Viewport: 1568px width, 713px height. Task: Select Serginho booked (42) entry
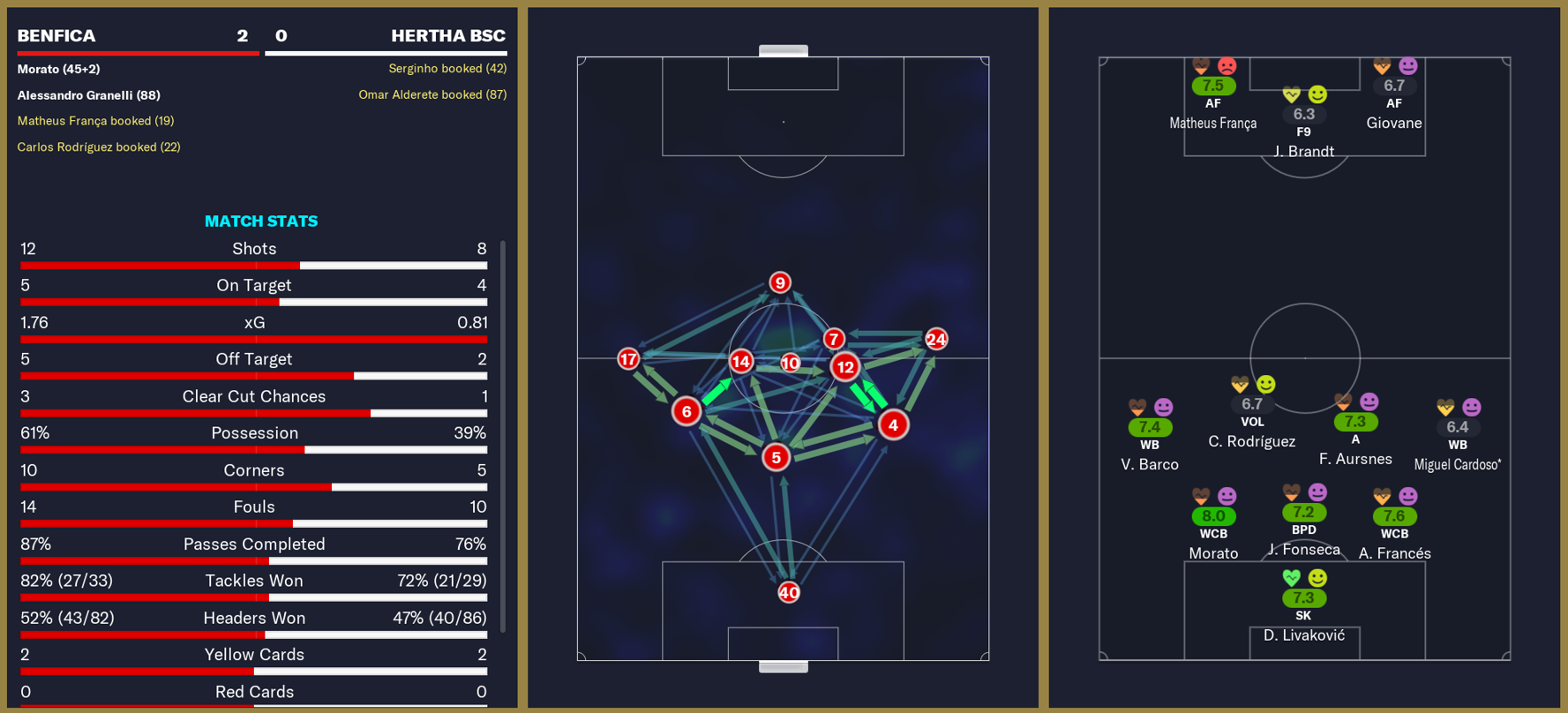coord(448,68)
